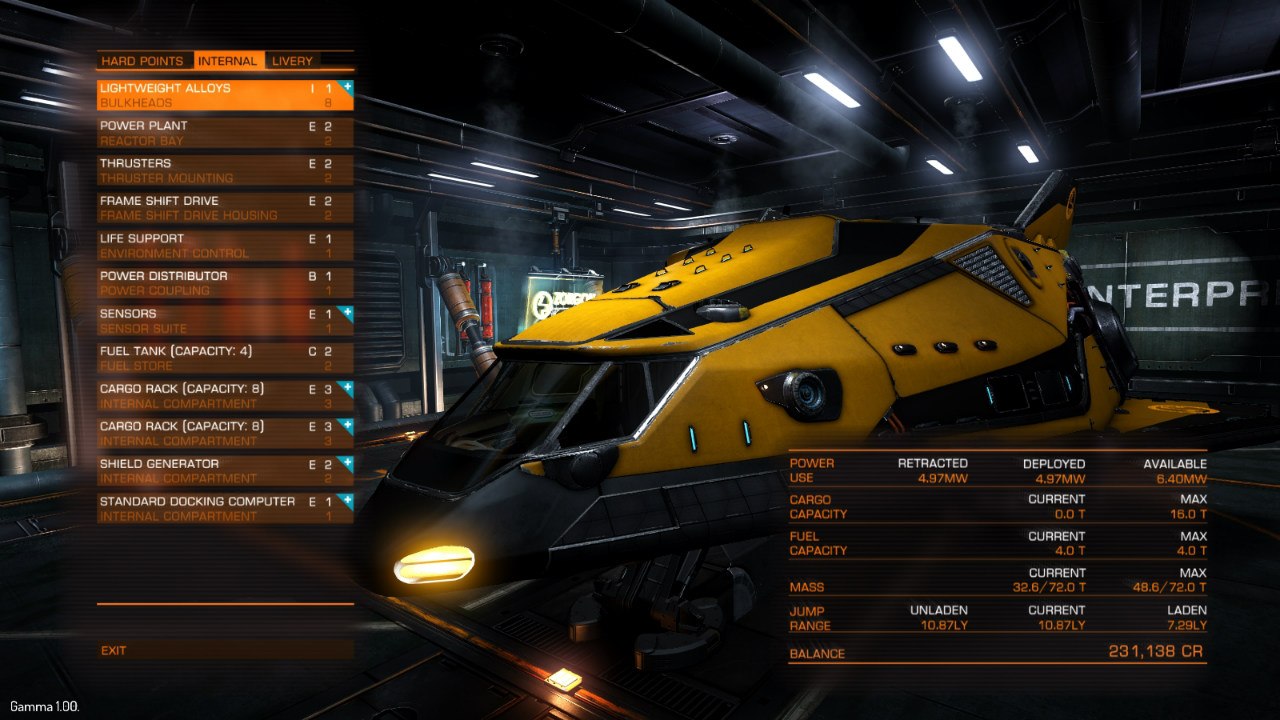This screenshot has height=720, width=1280.
Task: Switch to the Livery tab
Action: (x=292, y=61)
